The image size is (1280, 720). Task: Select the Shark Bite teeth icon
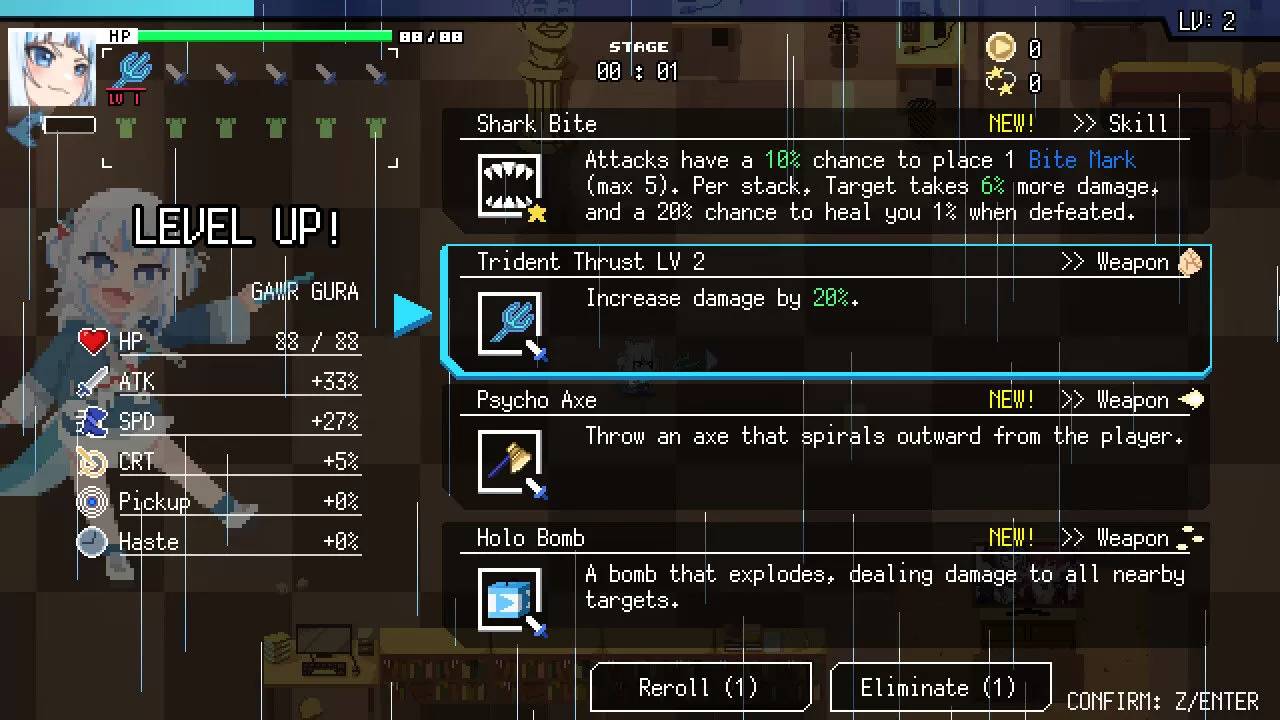click(510, 185)
